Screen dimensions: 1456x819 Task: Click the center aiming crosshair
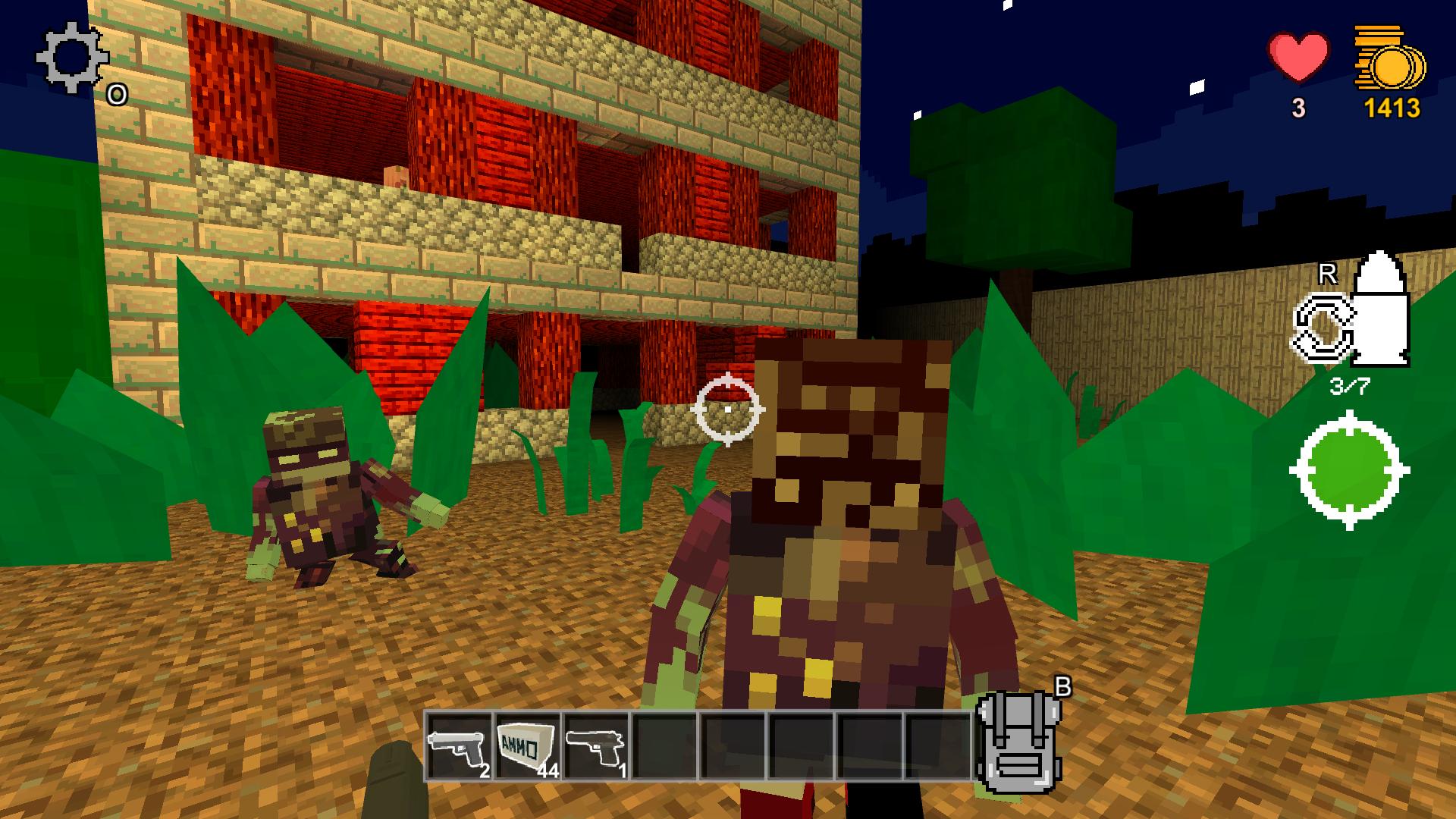coord(729,410)
